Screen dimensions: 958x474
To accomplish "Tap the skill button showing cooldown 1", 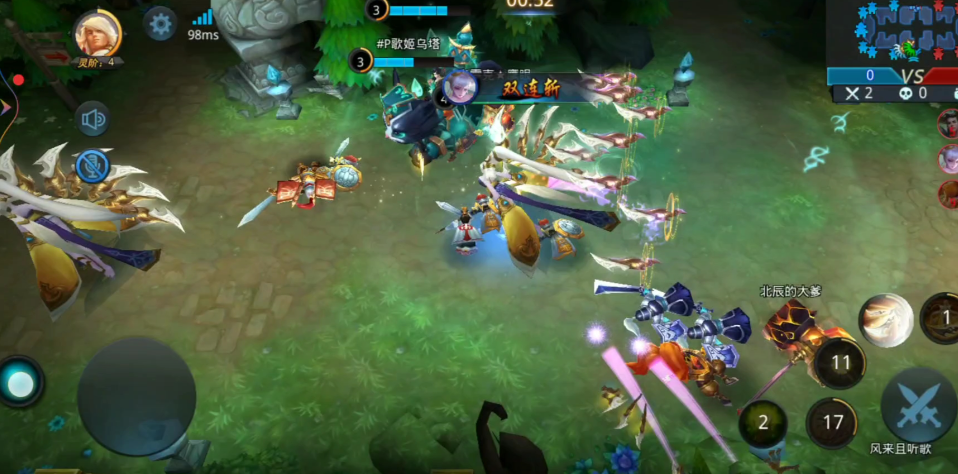I will coord(943,318).
